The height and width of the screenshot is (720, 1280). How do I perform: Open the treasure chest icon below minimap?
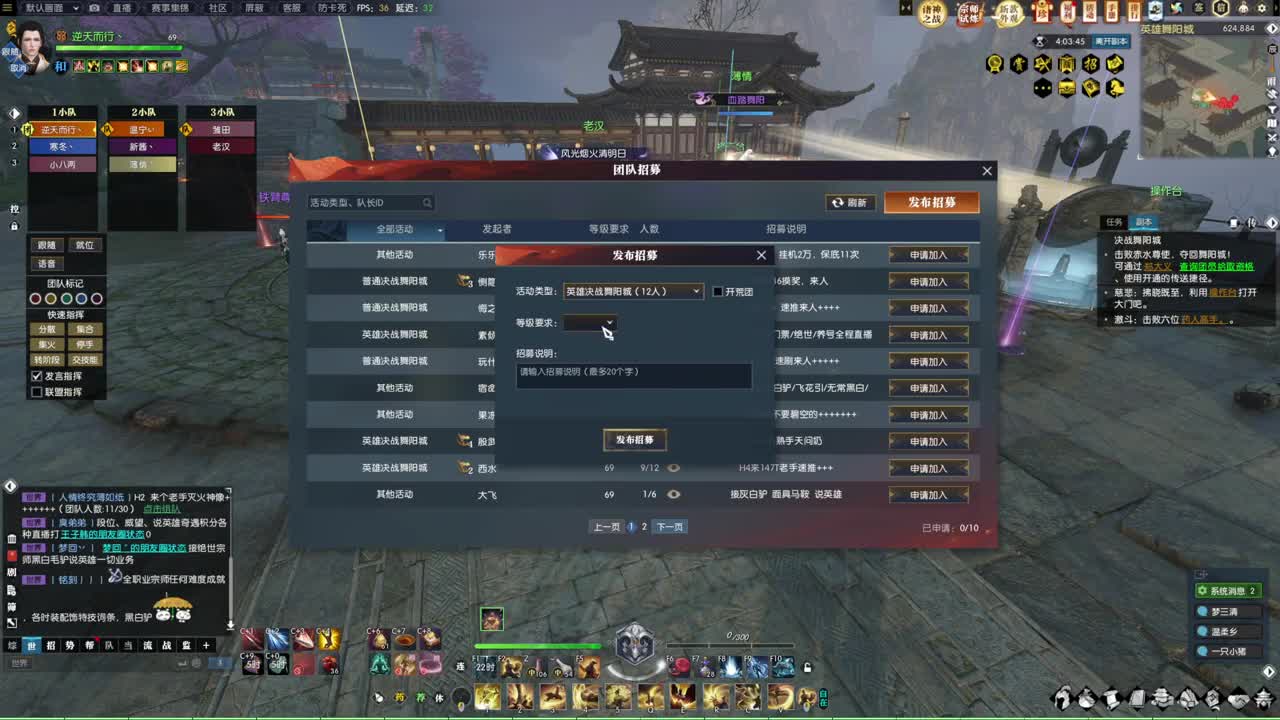1066,88
